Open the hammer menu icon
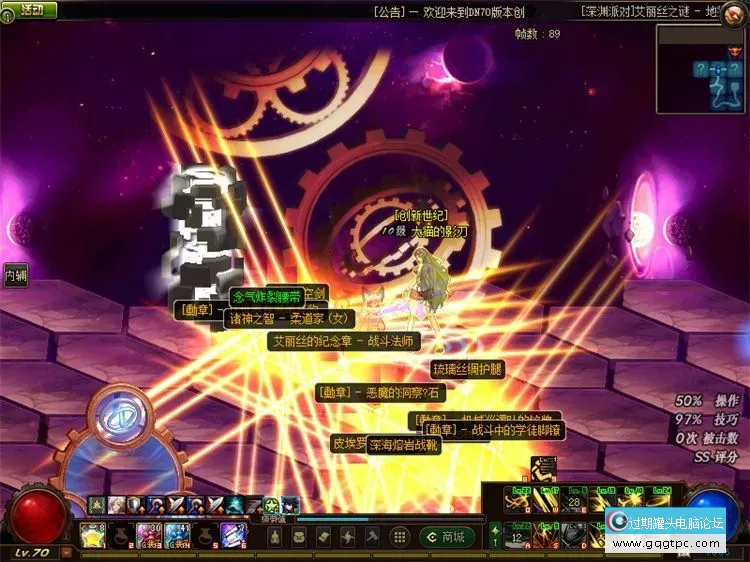Screen dimensions: 750x562 coord(372,538)
